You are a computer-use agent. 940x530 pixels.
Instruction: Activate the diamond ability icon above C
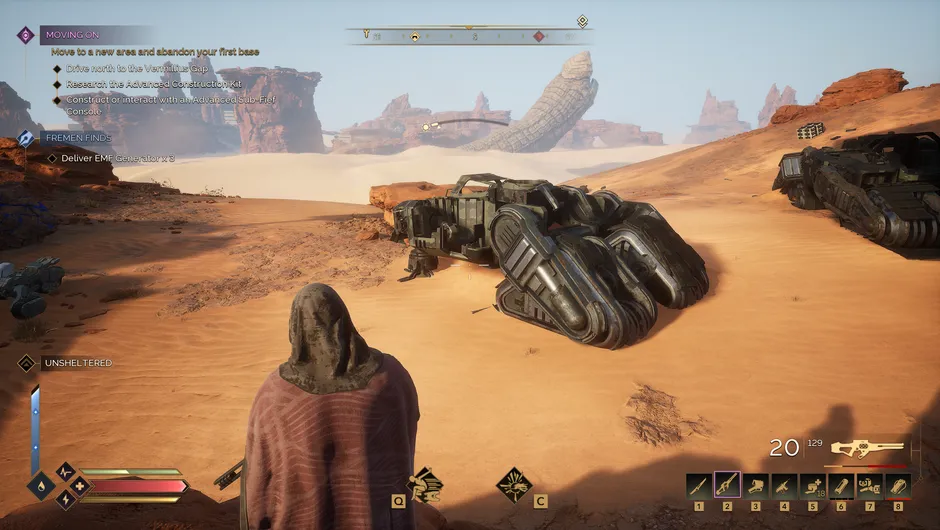coord(514,484)
